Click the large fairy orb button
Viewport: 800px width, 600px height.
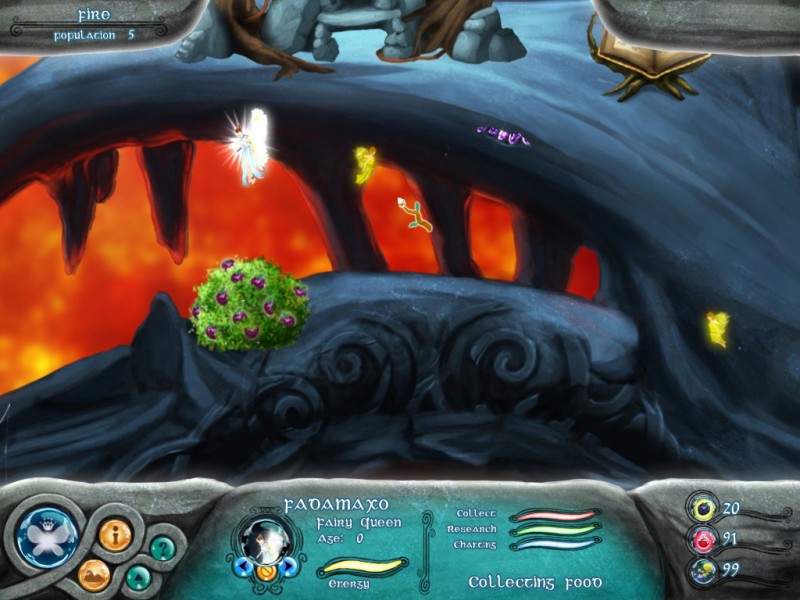coord(46,537)
